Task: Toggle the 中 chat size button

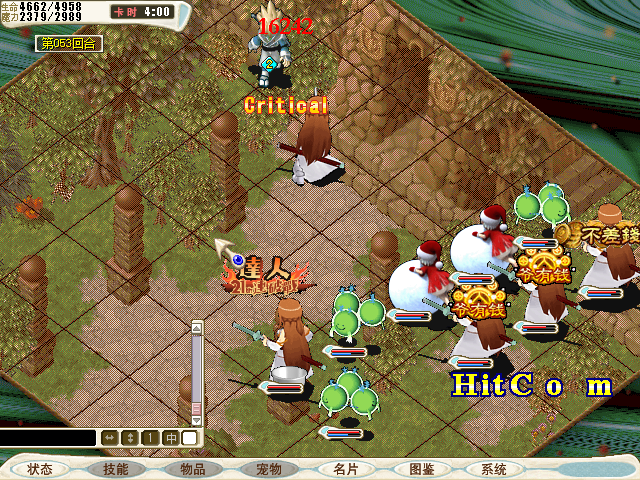Action: [171, 438]
